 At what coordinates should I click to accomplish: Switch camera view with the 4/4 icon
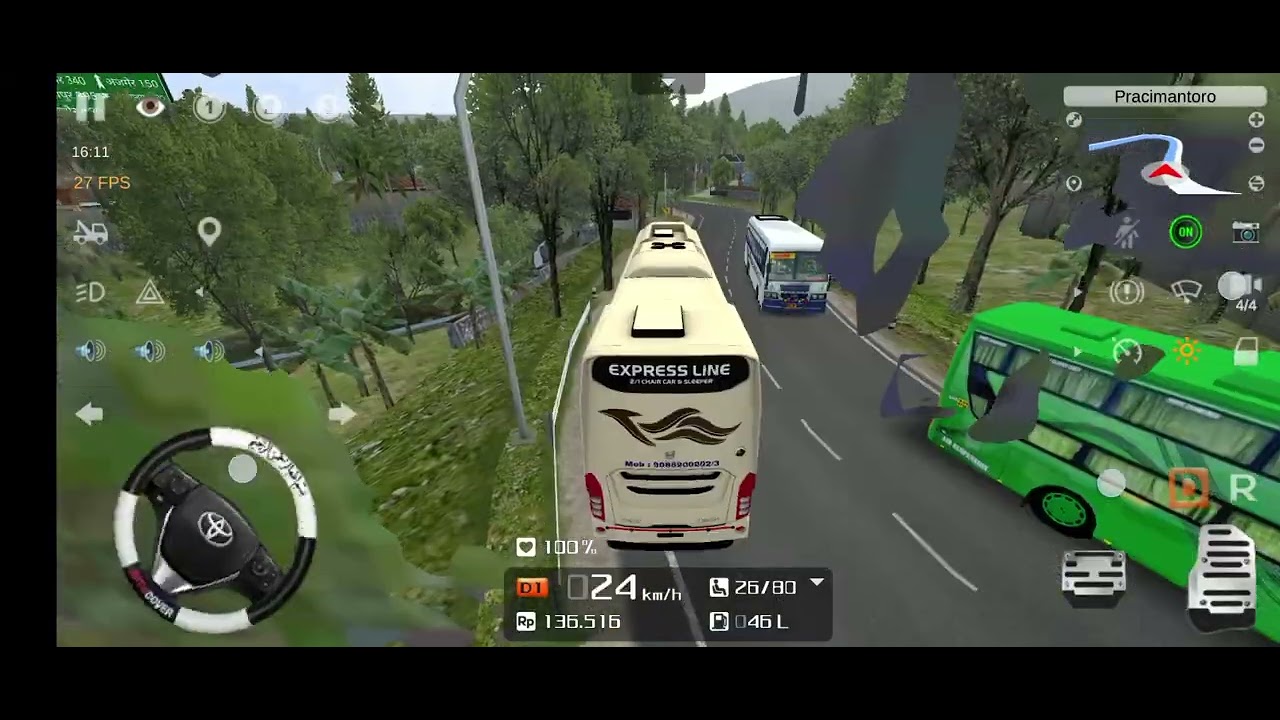(1242, 290)
